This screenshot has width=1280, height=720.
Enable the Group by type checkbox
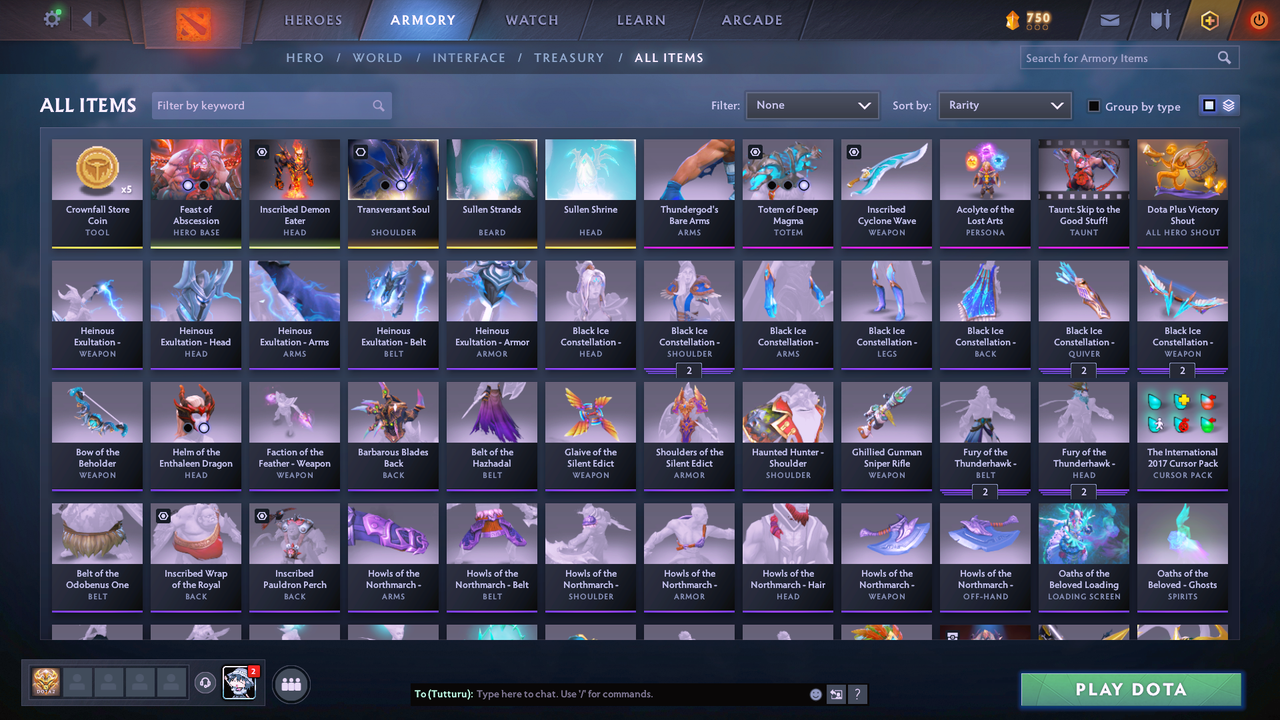pyautogui.click(x=1092, y=106)
